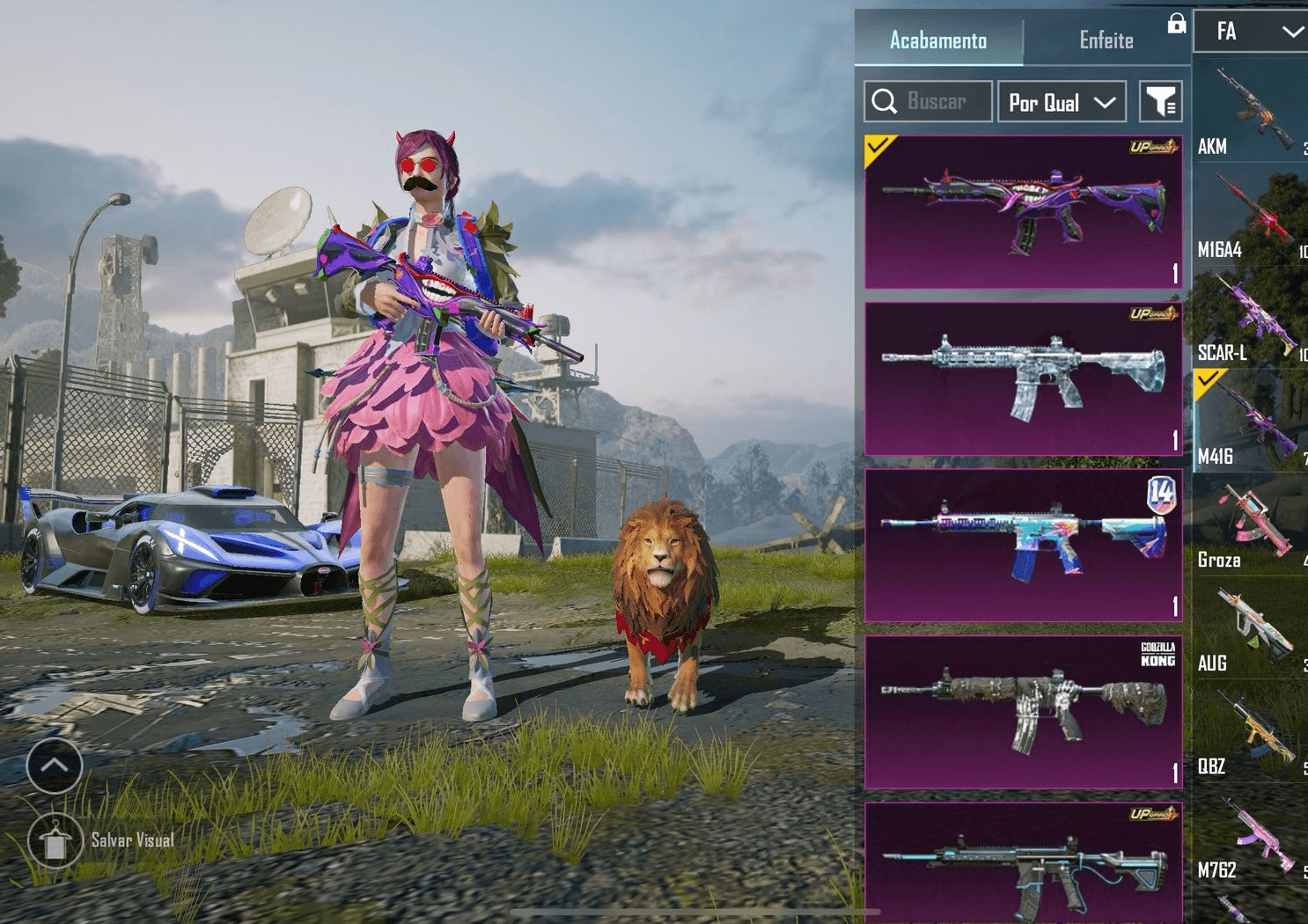Pick the Godzilla Kong M416 skin
This screenshot has height=924, width=1308.
[1023, 712]
